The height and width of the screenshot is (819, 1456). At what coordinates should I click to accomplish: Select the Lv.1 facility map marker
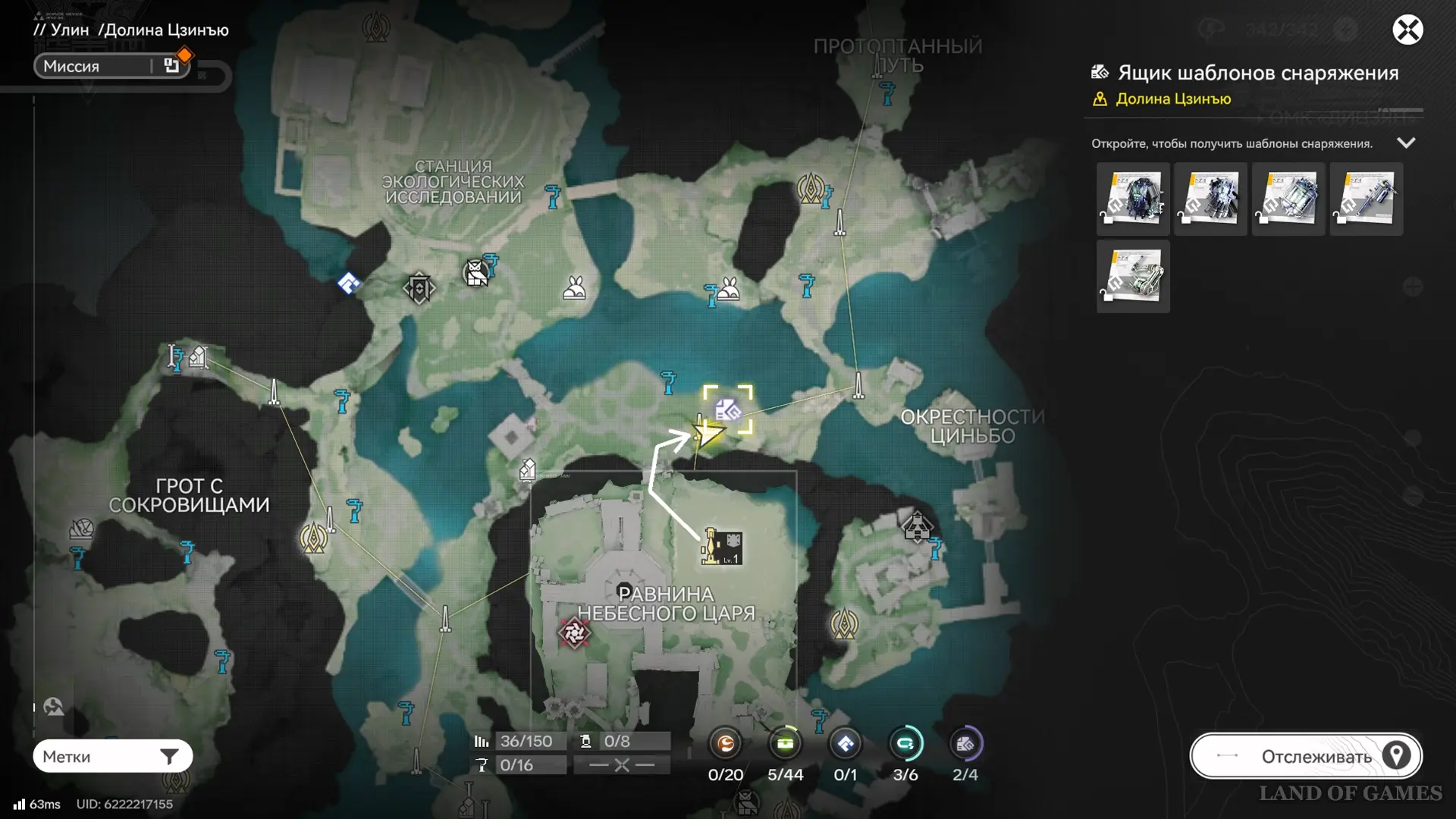click(723, 548)
